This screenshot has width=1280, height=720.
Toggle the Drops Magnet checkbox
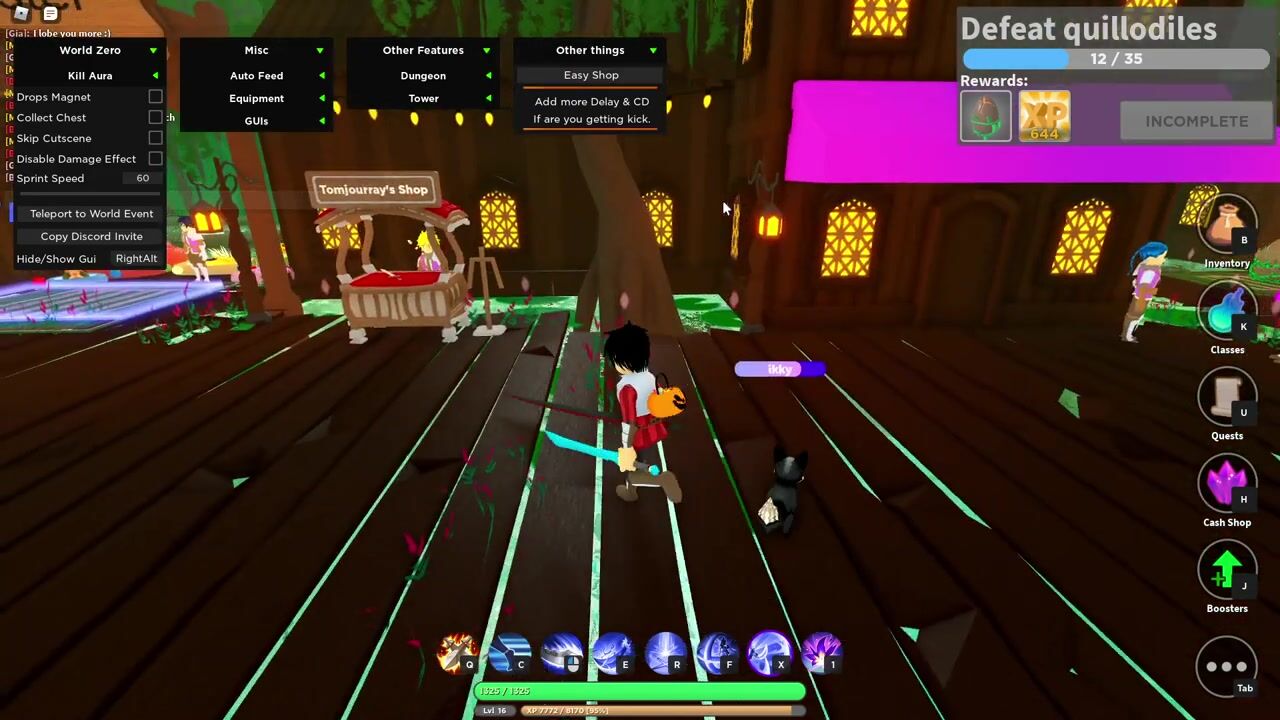(x=155, y=97)
